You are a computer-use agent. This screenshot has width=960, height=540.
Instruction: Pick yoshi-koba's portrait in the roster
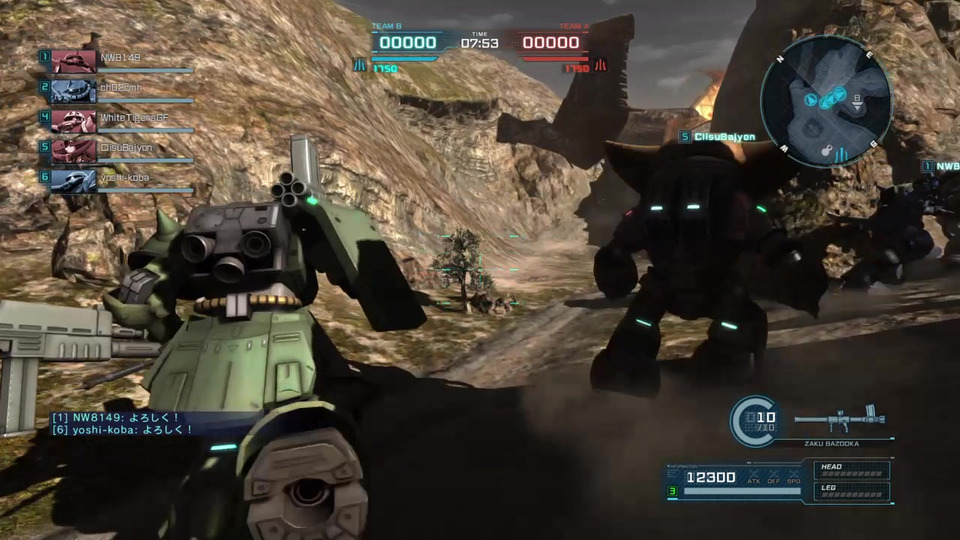[73, 178]
